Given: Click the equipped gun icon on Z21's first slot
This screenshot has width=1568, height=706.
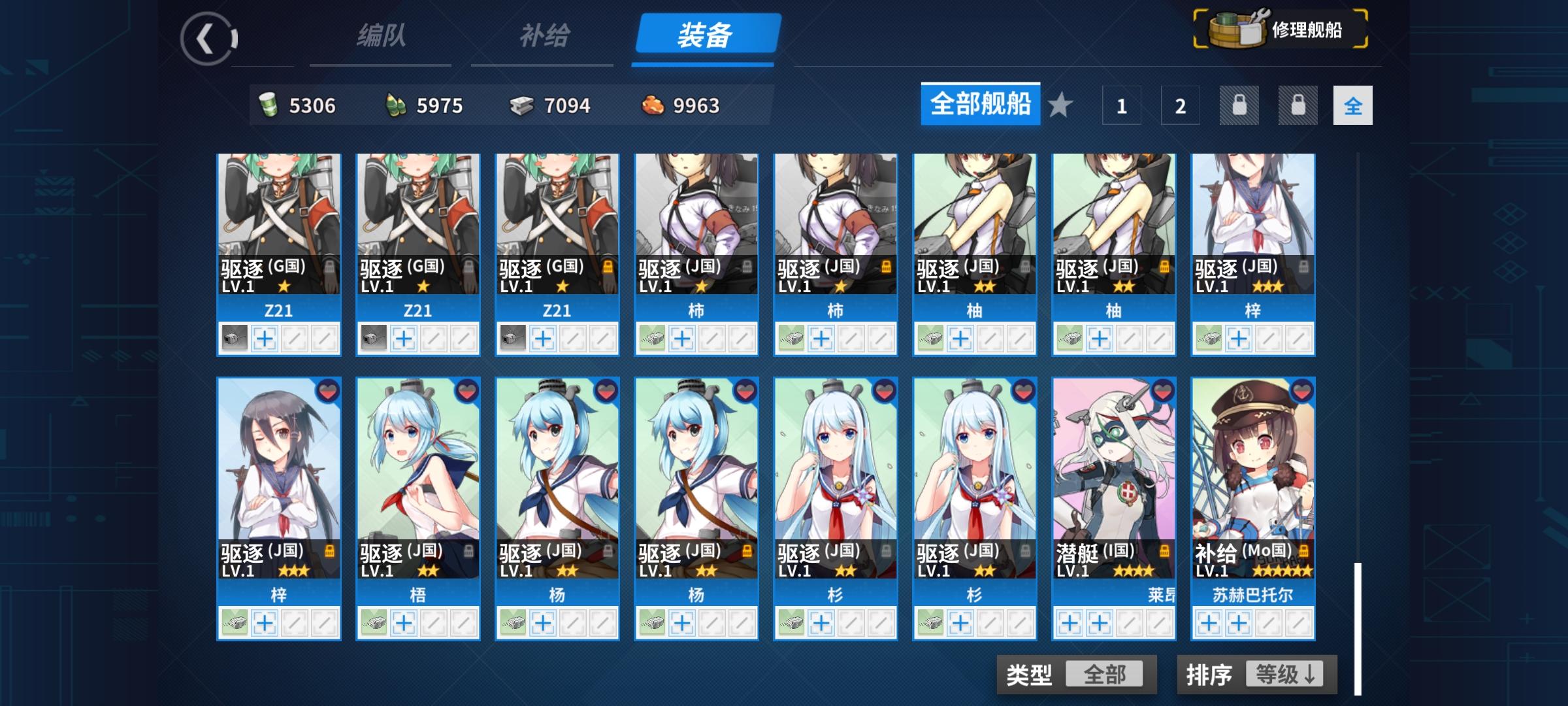Looking at the screenshot, I should click(x=236, y=339).
